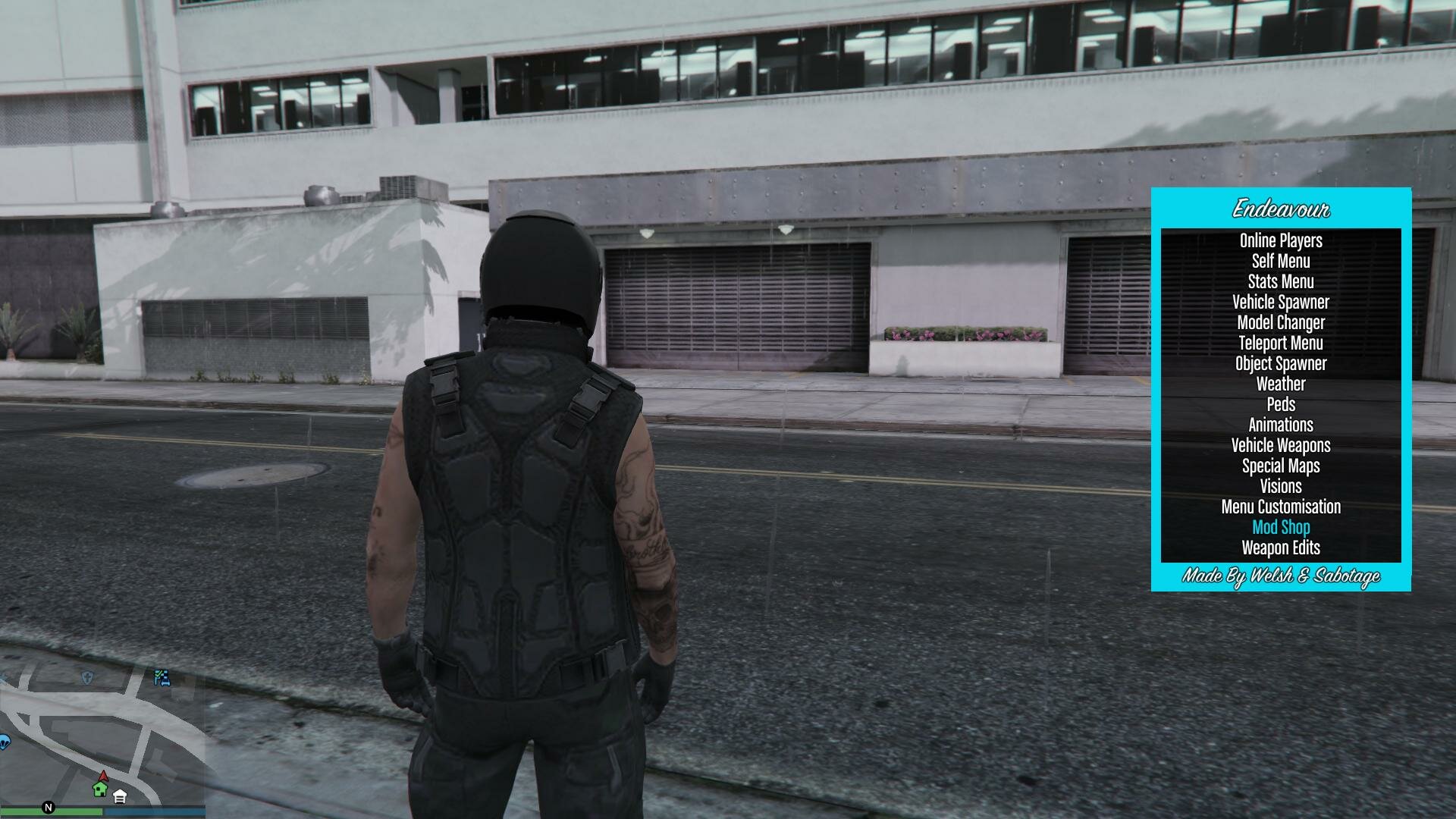Choose the Weather option
This screenshot has width=1456, height=819.
[x=1281, y=384]
